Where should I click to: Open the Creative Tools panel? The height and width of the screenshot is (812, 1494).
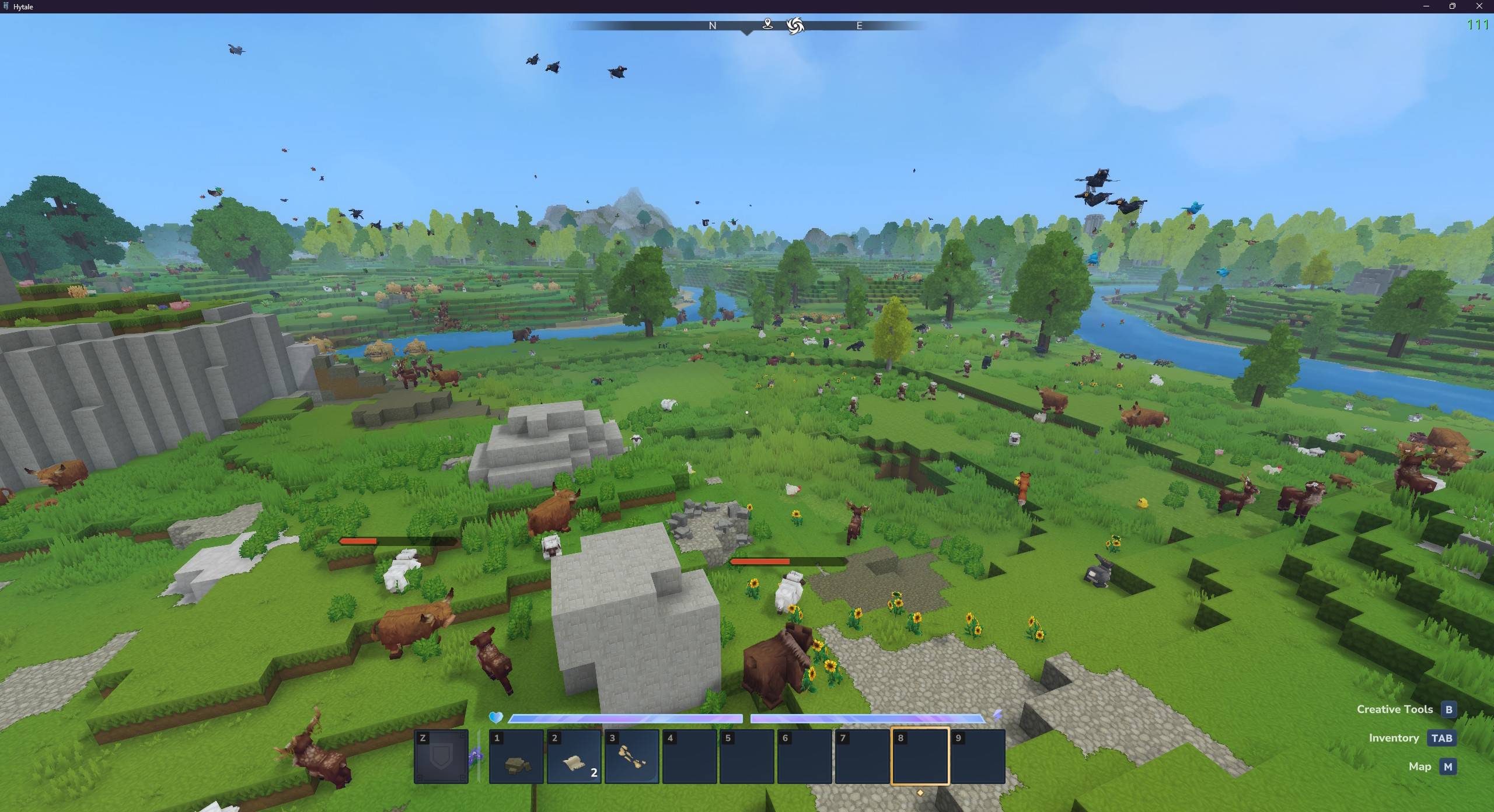1448,709
